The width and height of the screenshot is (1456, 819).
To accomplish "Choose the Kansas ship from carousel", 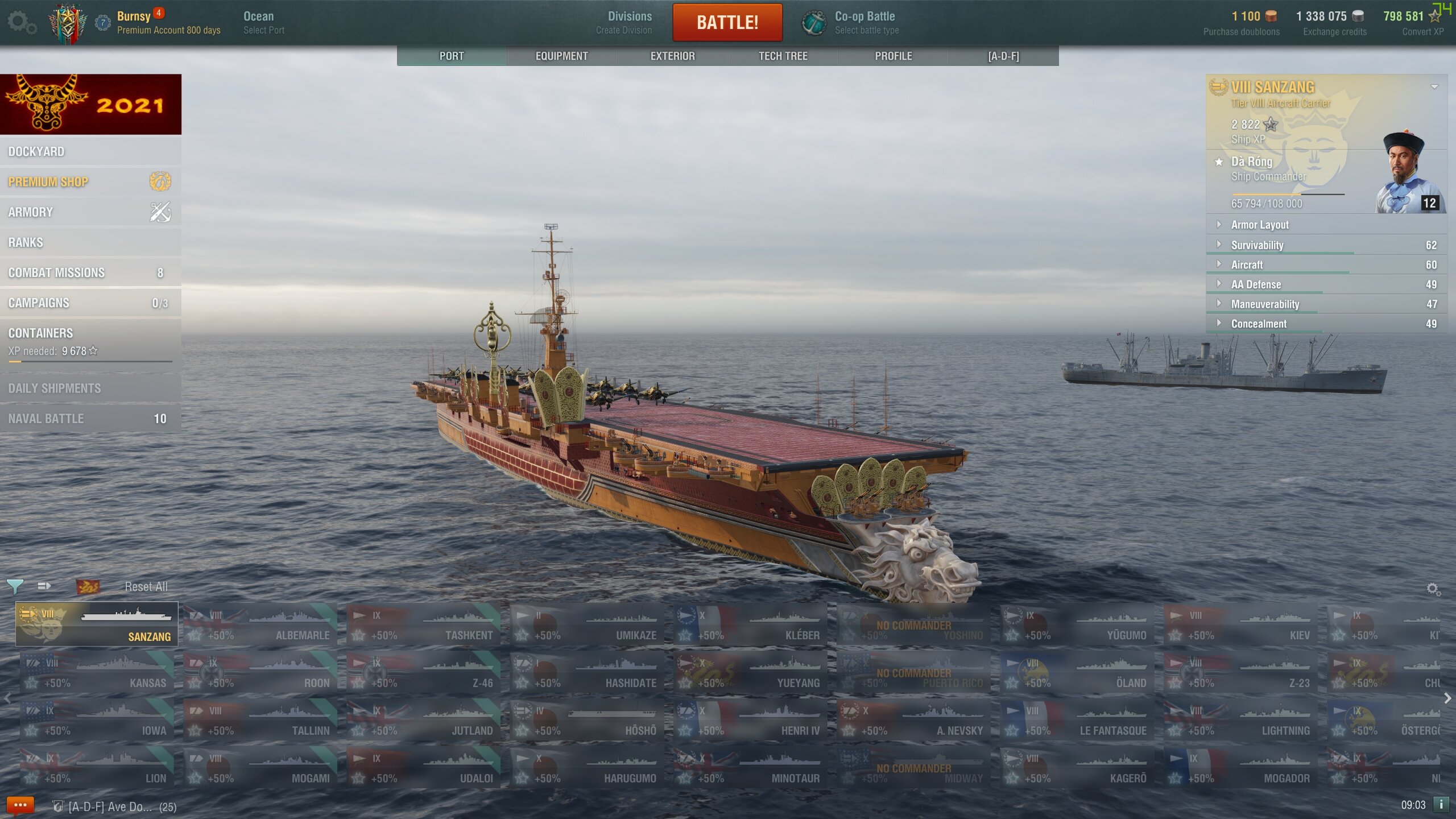I will (97, 673).
